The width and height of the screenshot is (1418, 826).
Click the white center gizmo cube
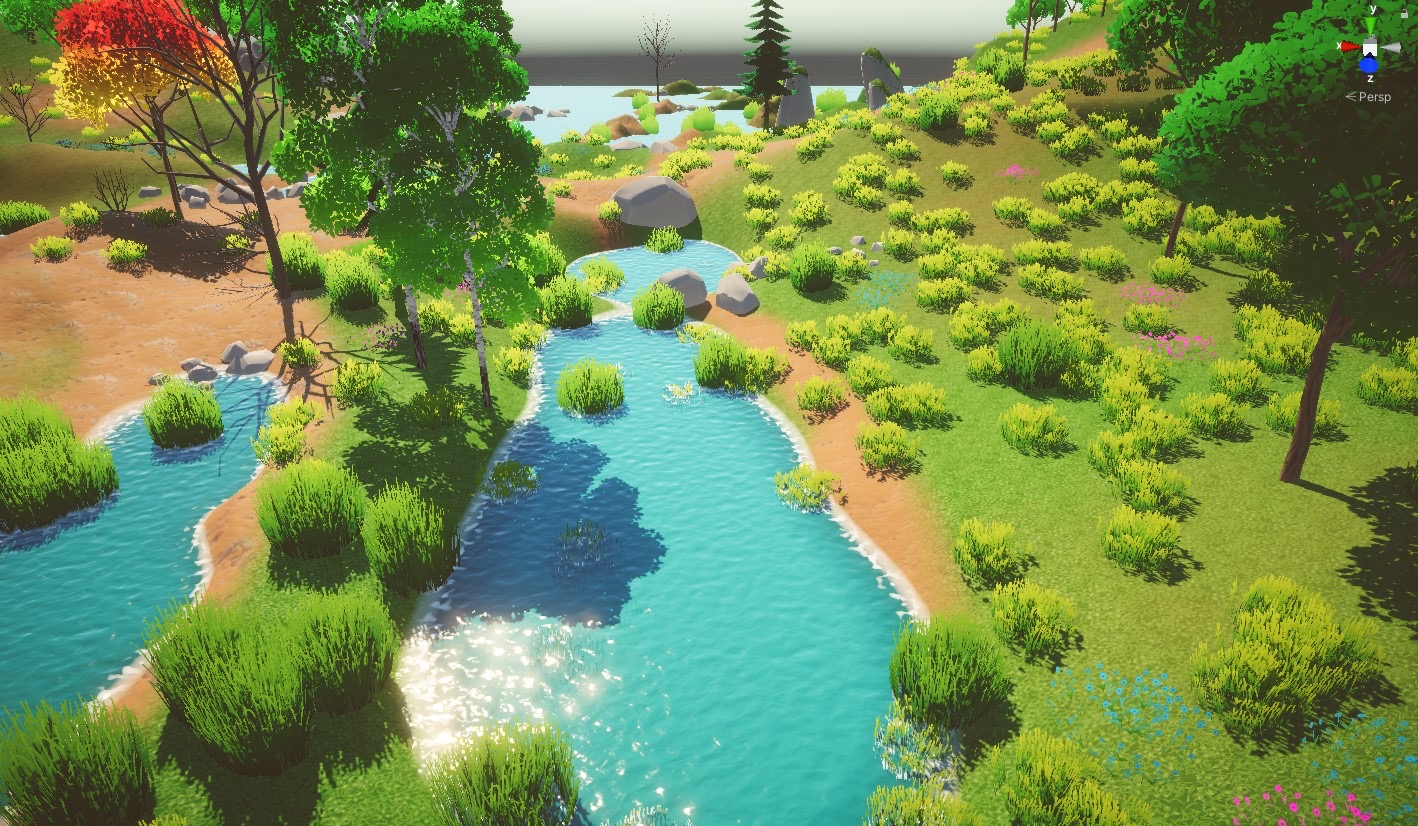pyautogui.click(x=1370, y=48)
